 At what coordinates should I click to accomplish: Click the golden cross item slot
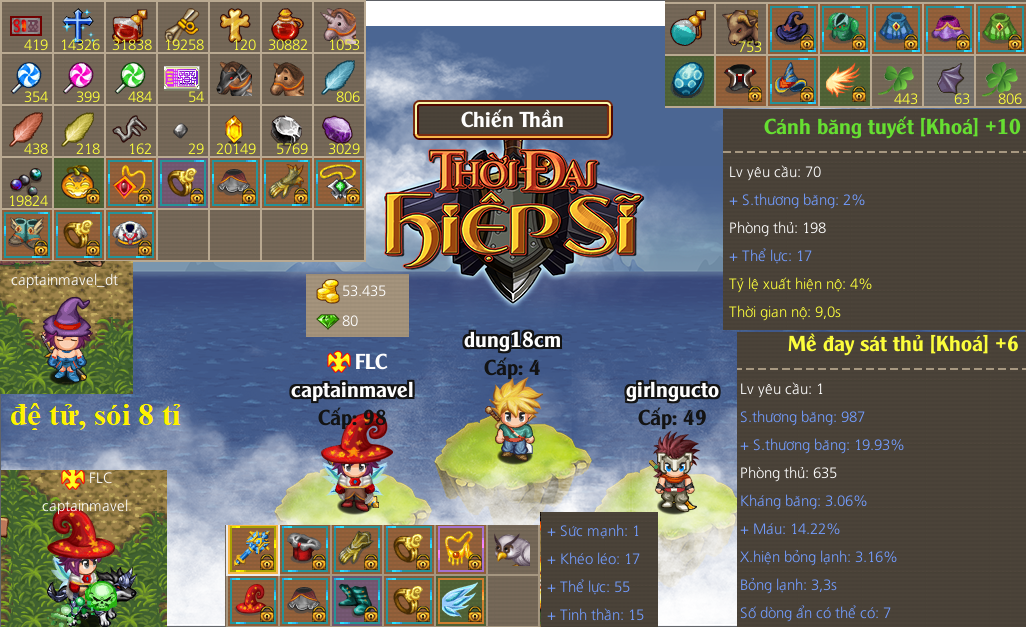[233, 25]
